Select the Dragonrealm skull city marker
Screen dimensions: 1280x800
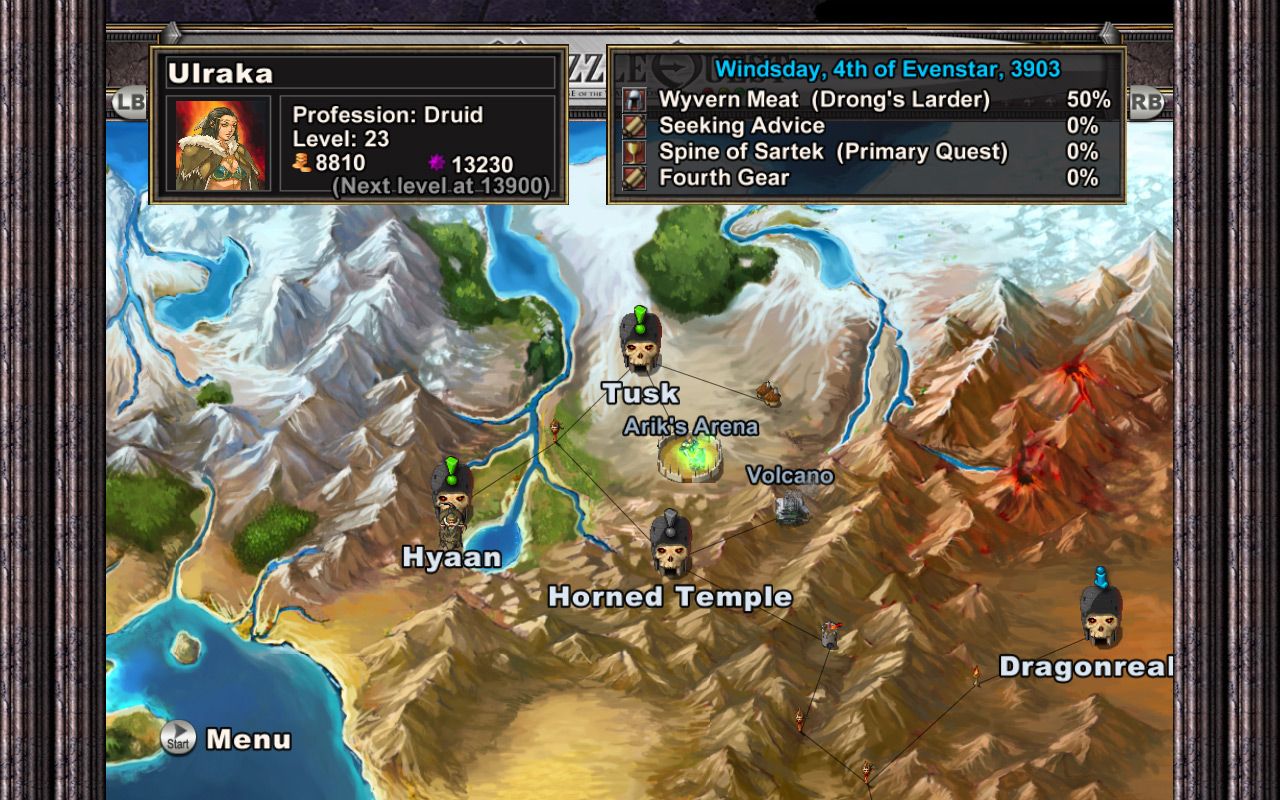pos(1100,614)
